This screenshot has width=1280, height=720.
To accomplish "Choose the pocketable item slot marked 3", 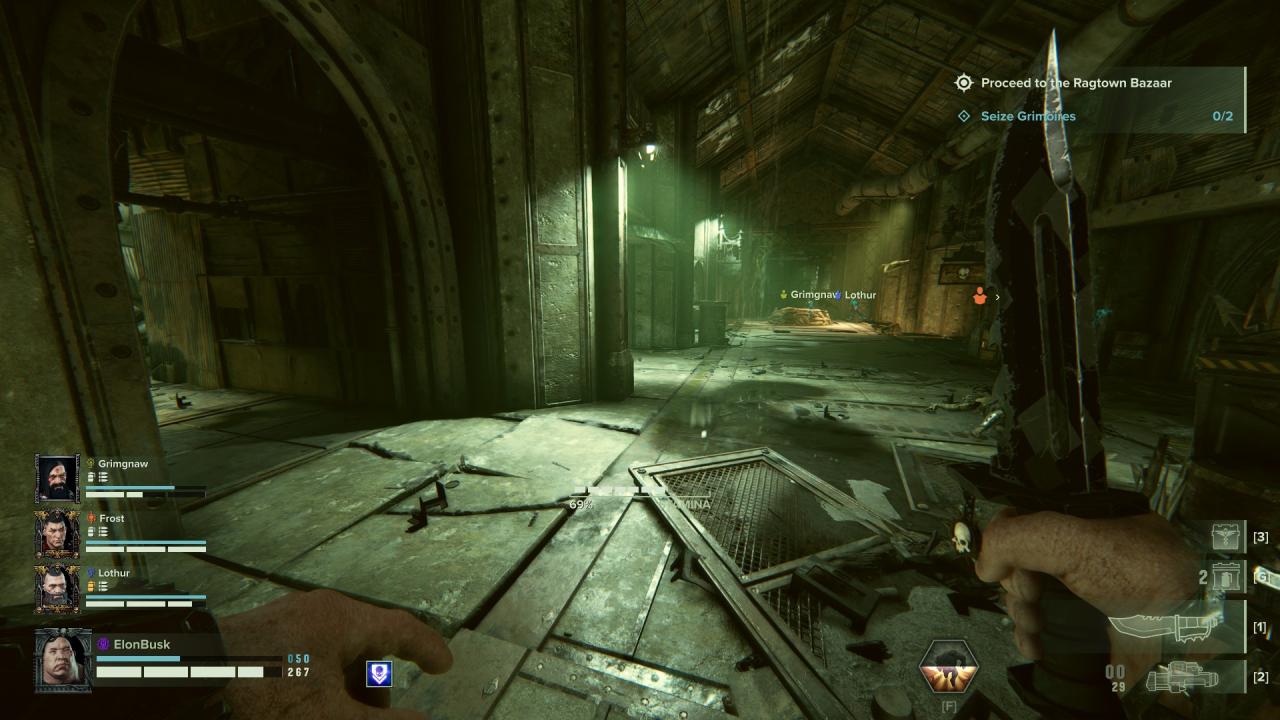I will pyautogui.click(x=1228, y=537).
